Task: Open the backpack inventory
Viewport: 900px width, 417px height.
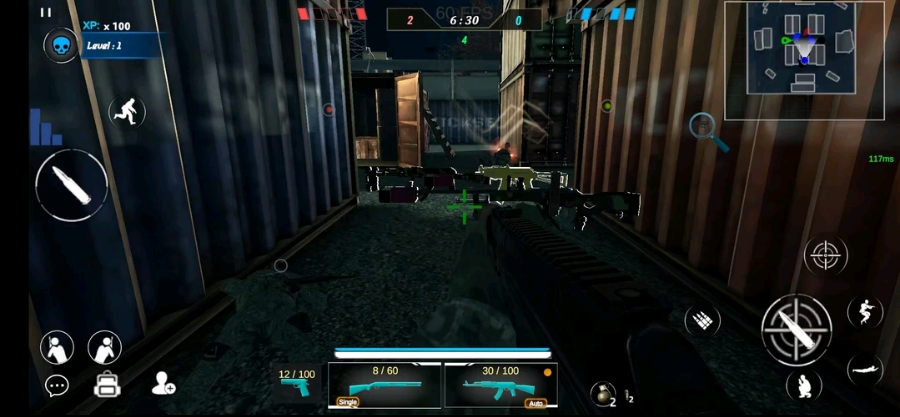Action: [x=107, y=384]
